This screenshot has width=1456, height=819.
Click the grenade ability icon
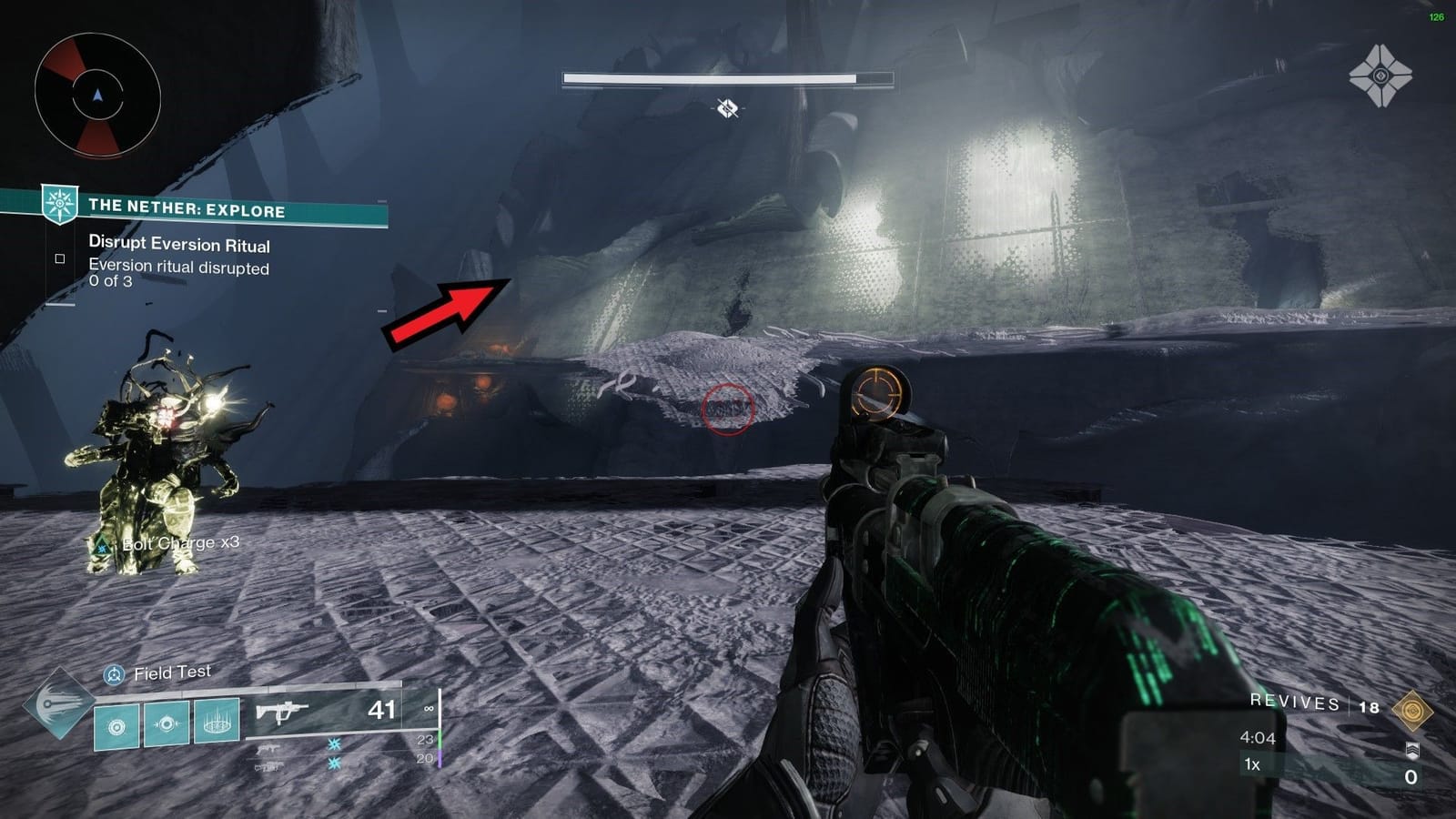116,725
